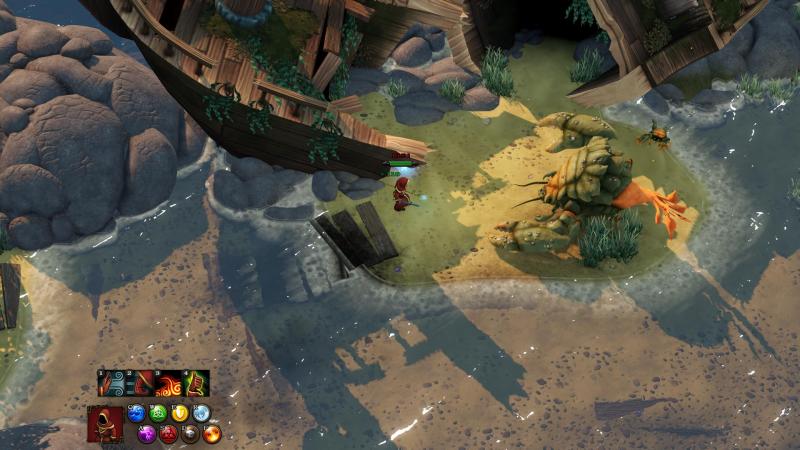Select the orange fire element orb
The height and width of the screenshot is (450, 800).
[x=211, y=434]
